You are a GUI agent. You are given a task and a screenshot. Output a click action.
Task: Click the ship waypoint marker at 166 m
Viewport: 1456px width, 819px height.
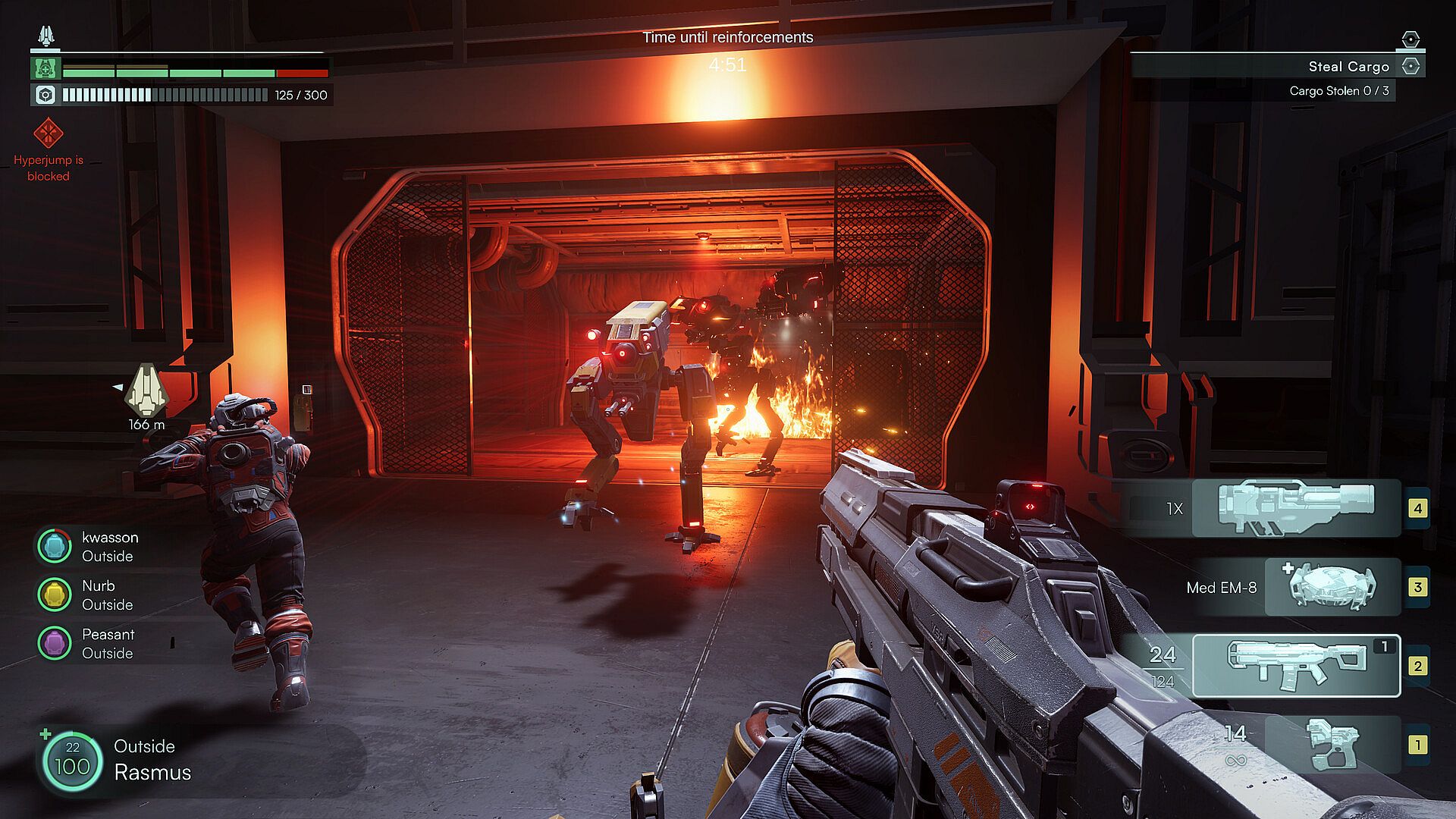click(146, 390)
